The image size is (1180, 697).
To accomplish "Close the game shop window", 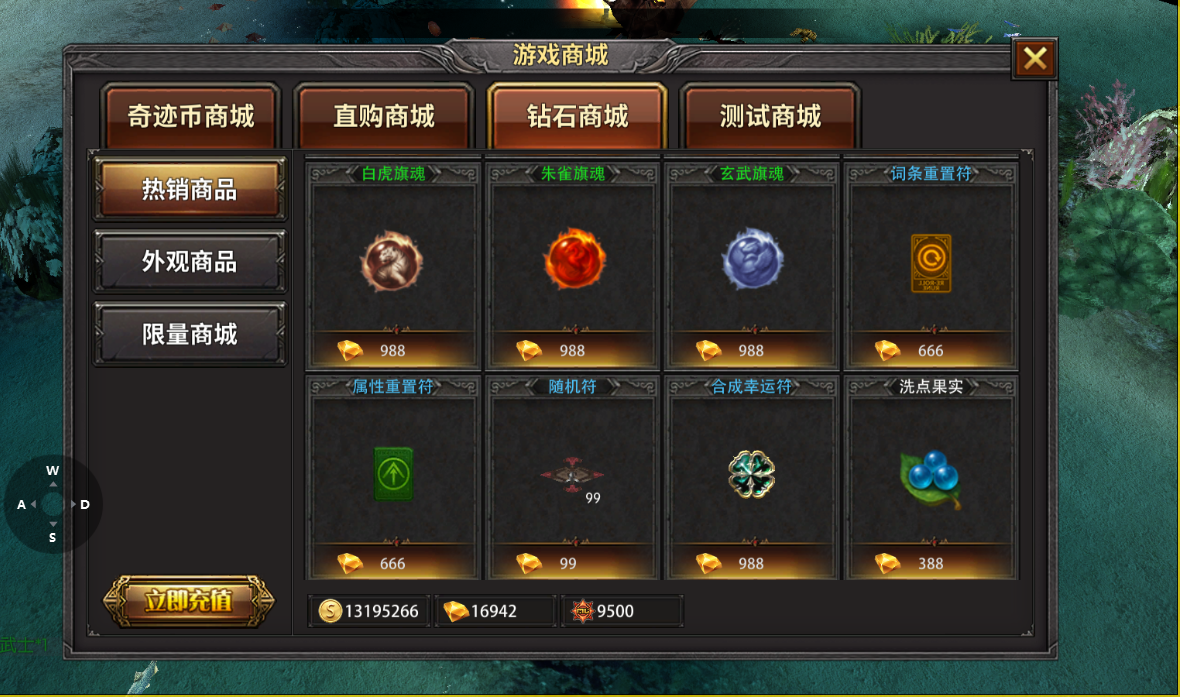I will tap(1035, 59).
